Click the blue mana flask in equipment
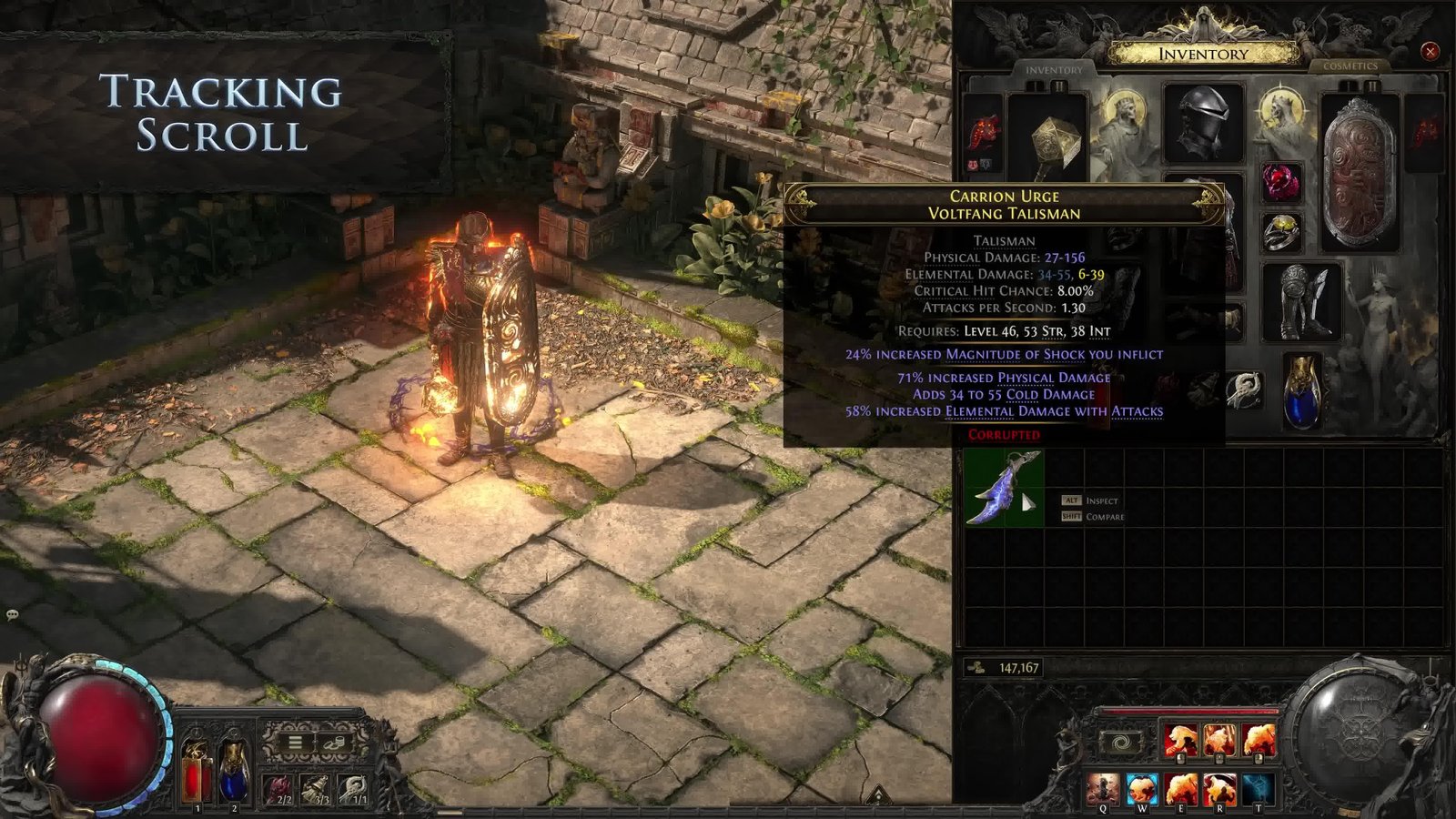The width and height of the screenshot is (1456, 819). tap(1301, 392)
